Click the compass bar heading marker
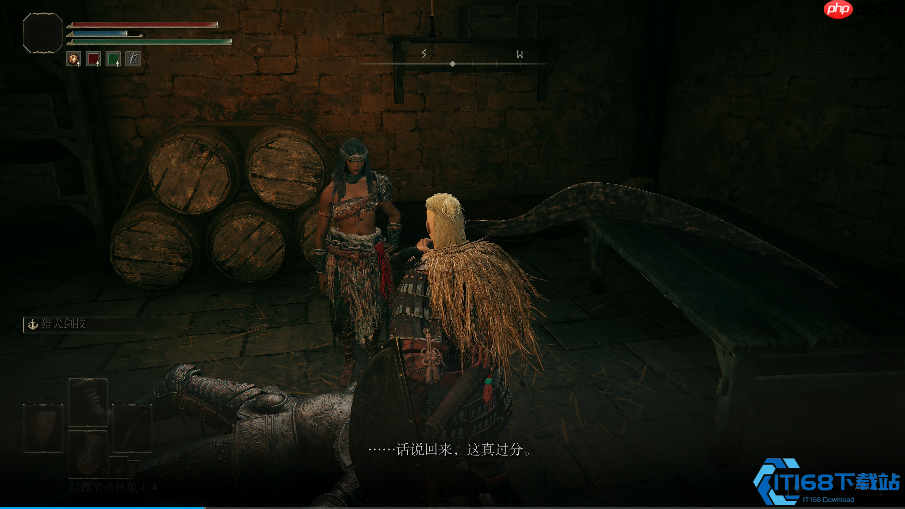 [x=452, y=64]
